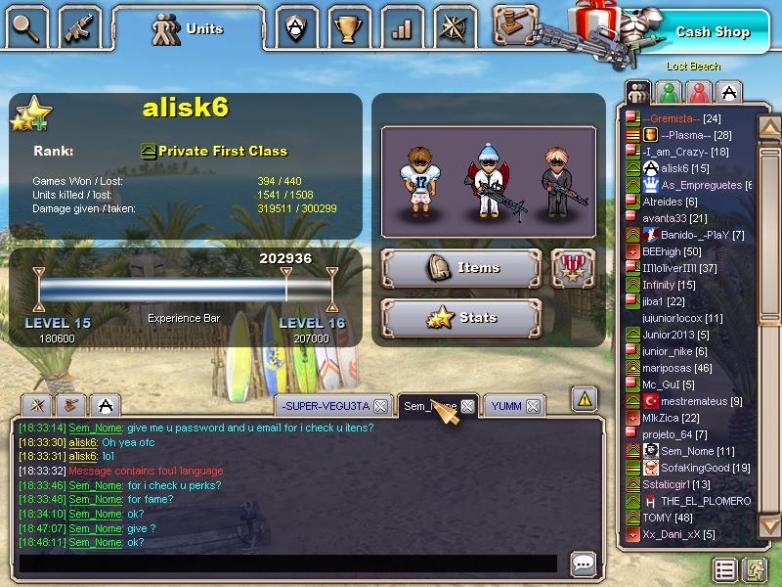Switch to the red player list tab
782x587 pixels.
698,93
